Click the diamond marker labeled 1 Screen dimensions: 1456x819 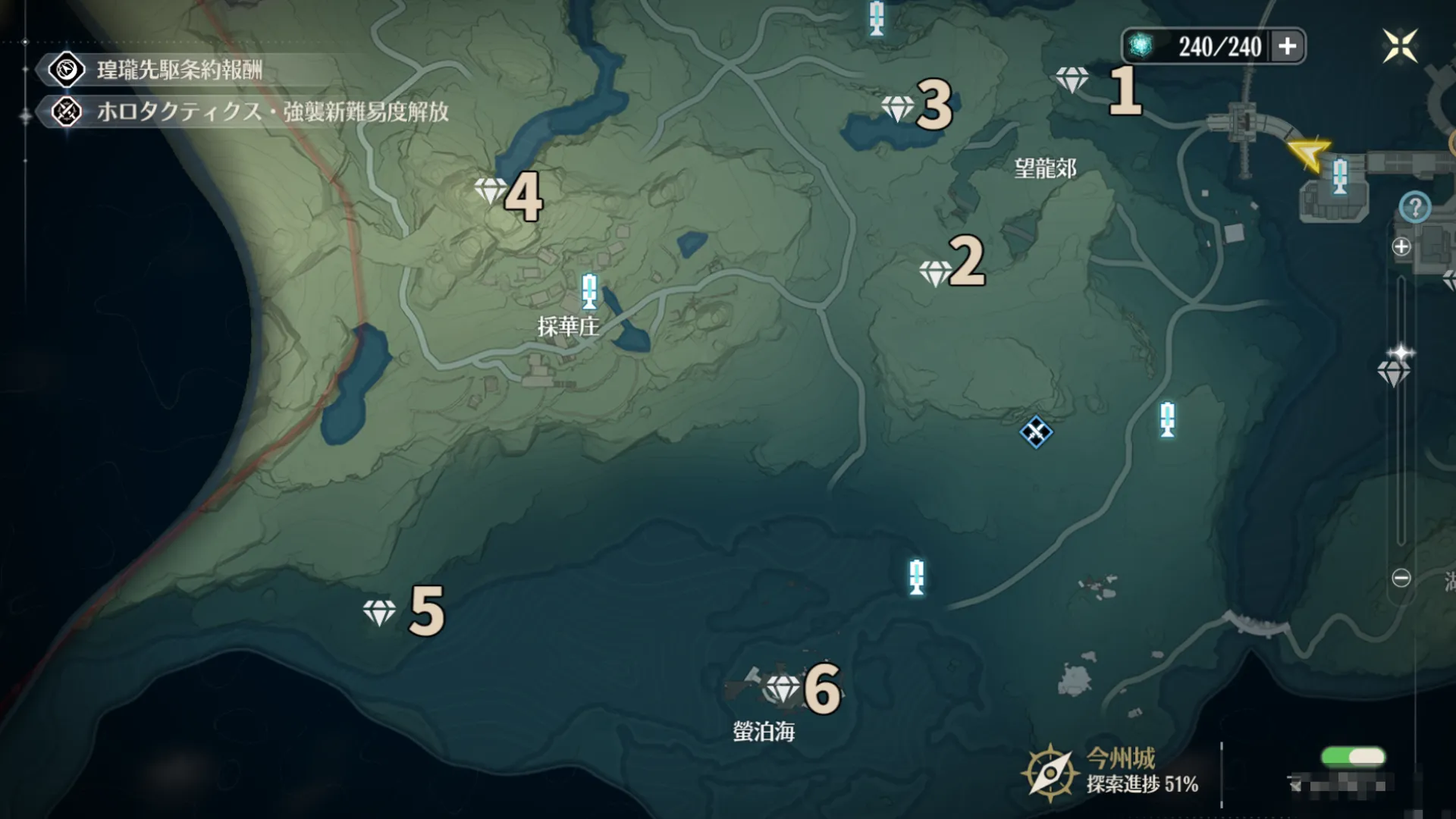[x=1072, y=79]
